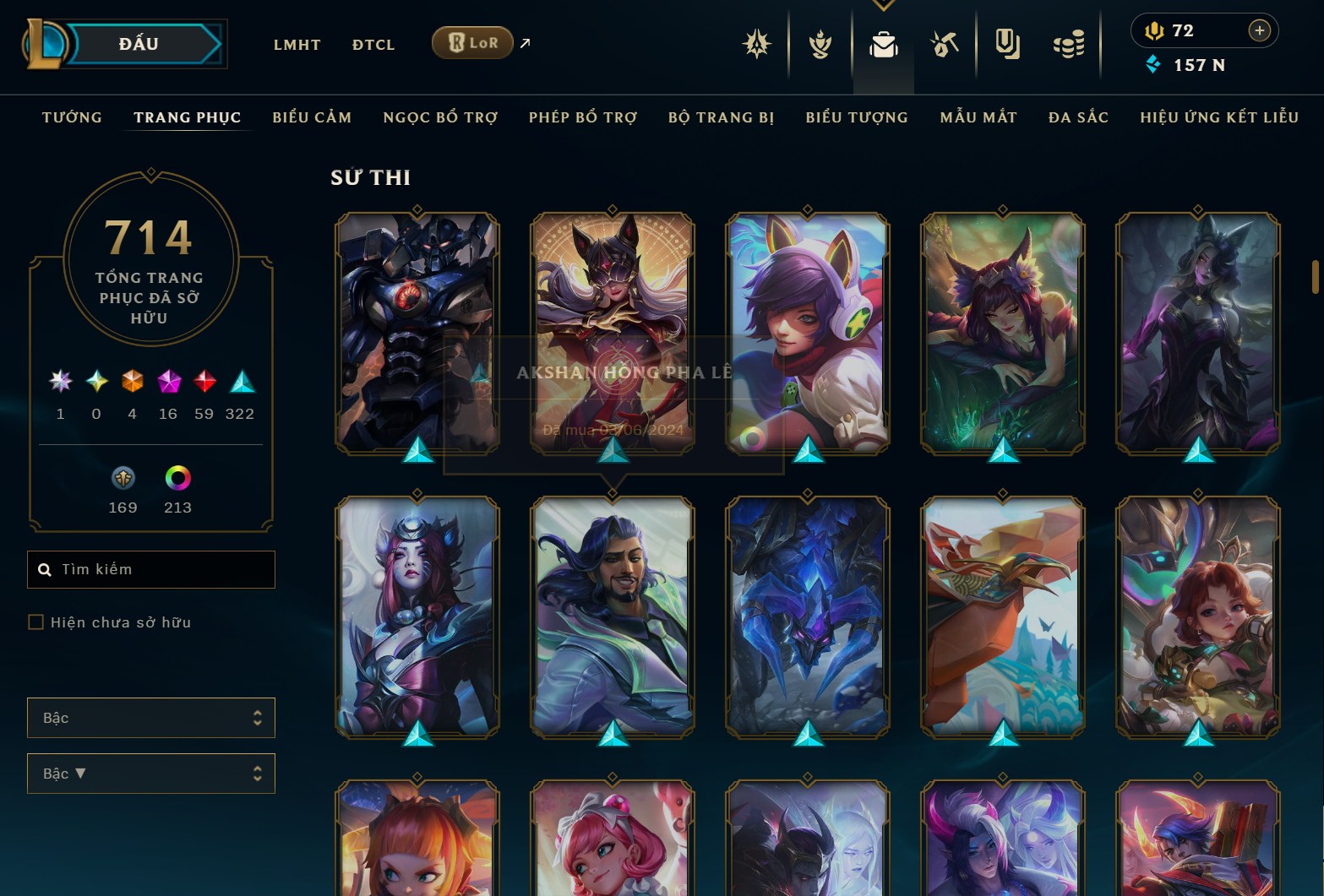Click the plus button next to RP balance
The height and width of the screenshot is (896, 1324).
point(1260,30)
